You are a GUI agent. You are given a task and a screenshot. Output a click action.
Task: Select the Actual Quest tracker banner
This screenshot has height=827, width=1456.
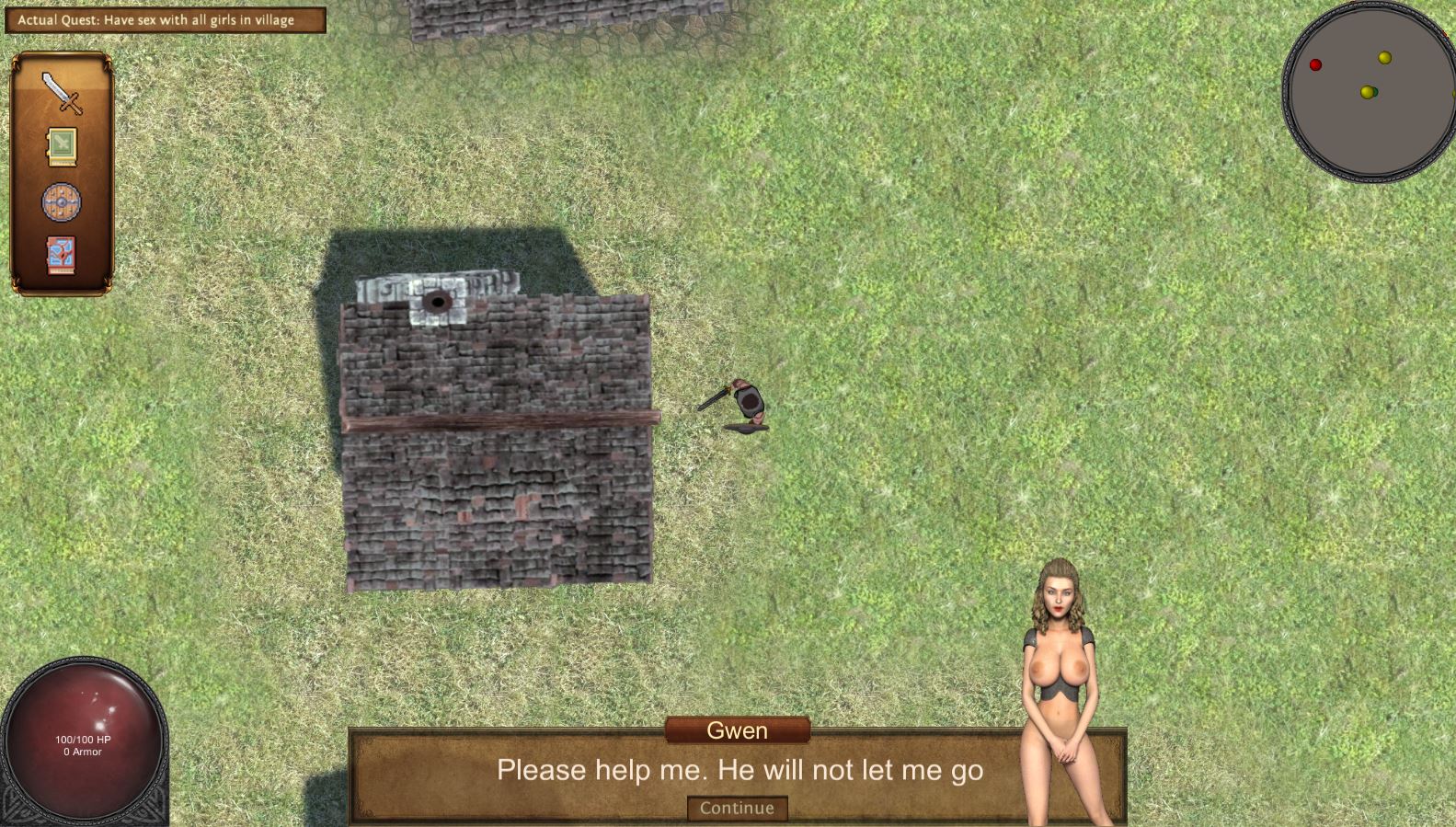166,20
